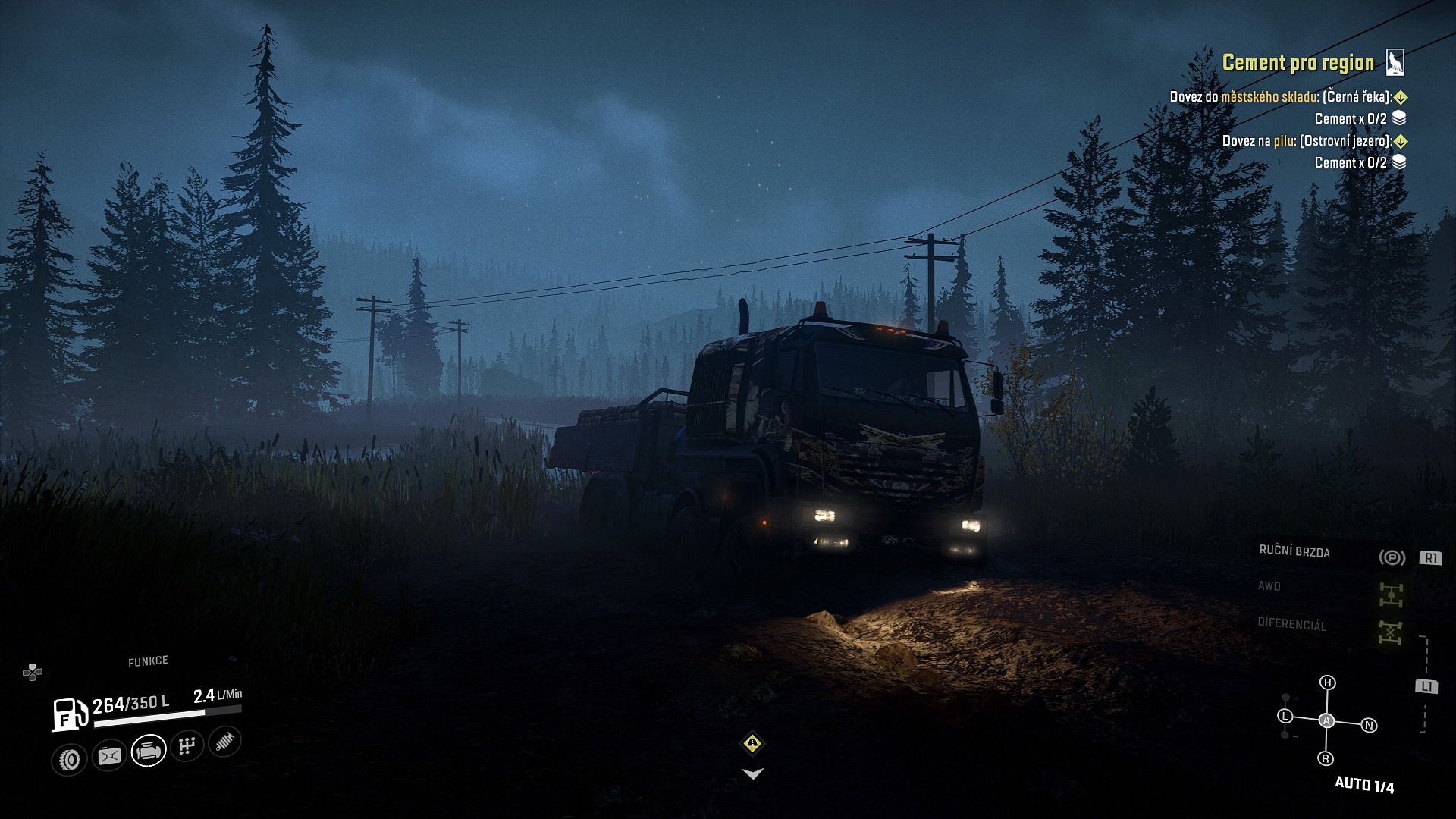Screen dimensions: 1456x819
Task: Choose the highlighted engine icon
Action: [149, 751]
